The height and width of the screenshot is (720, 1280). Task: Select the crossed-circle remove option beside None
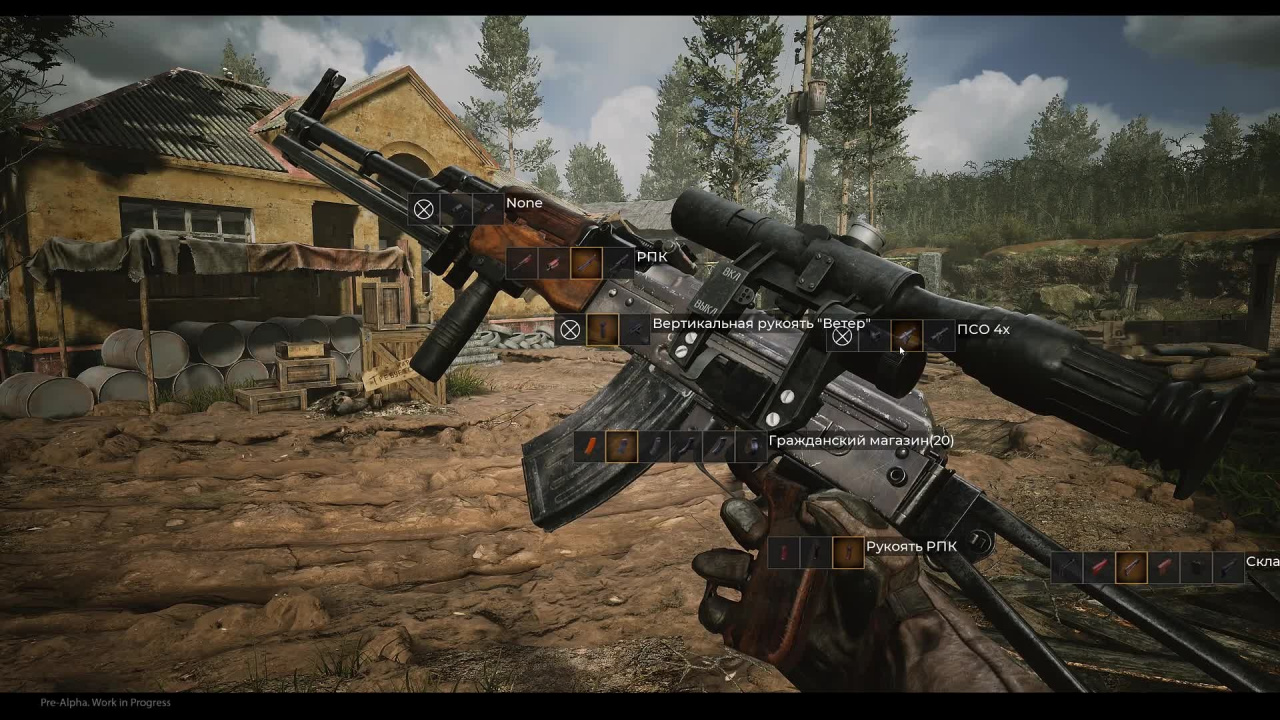click(x=424, y=209)
